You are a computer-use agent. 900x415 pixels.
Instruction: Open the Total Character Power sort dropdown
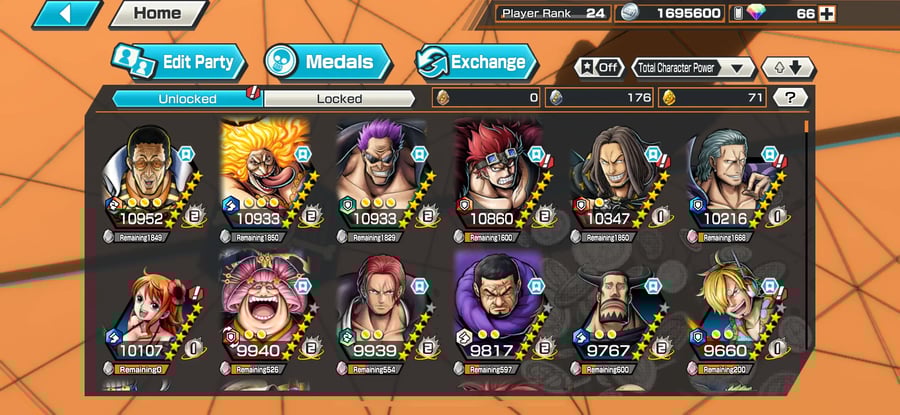pos(694,68)
